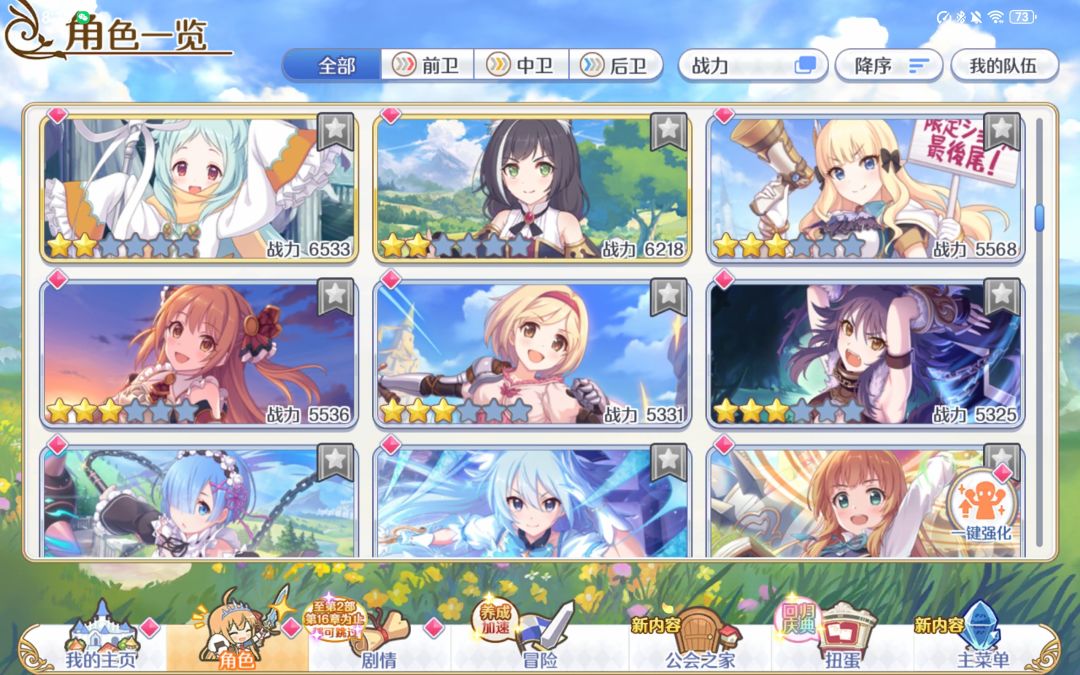
Task: Select the character card with 战力 6533
Action: [199, 187]
